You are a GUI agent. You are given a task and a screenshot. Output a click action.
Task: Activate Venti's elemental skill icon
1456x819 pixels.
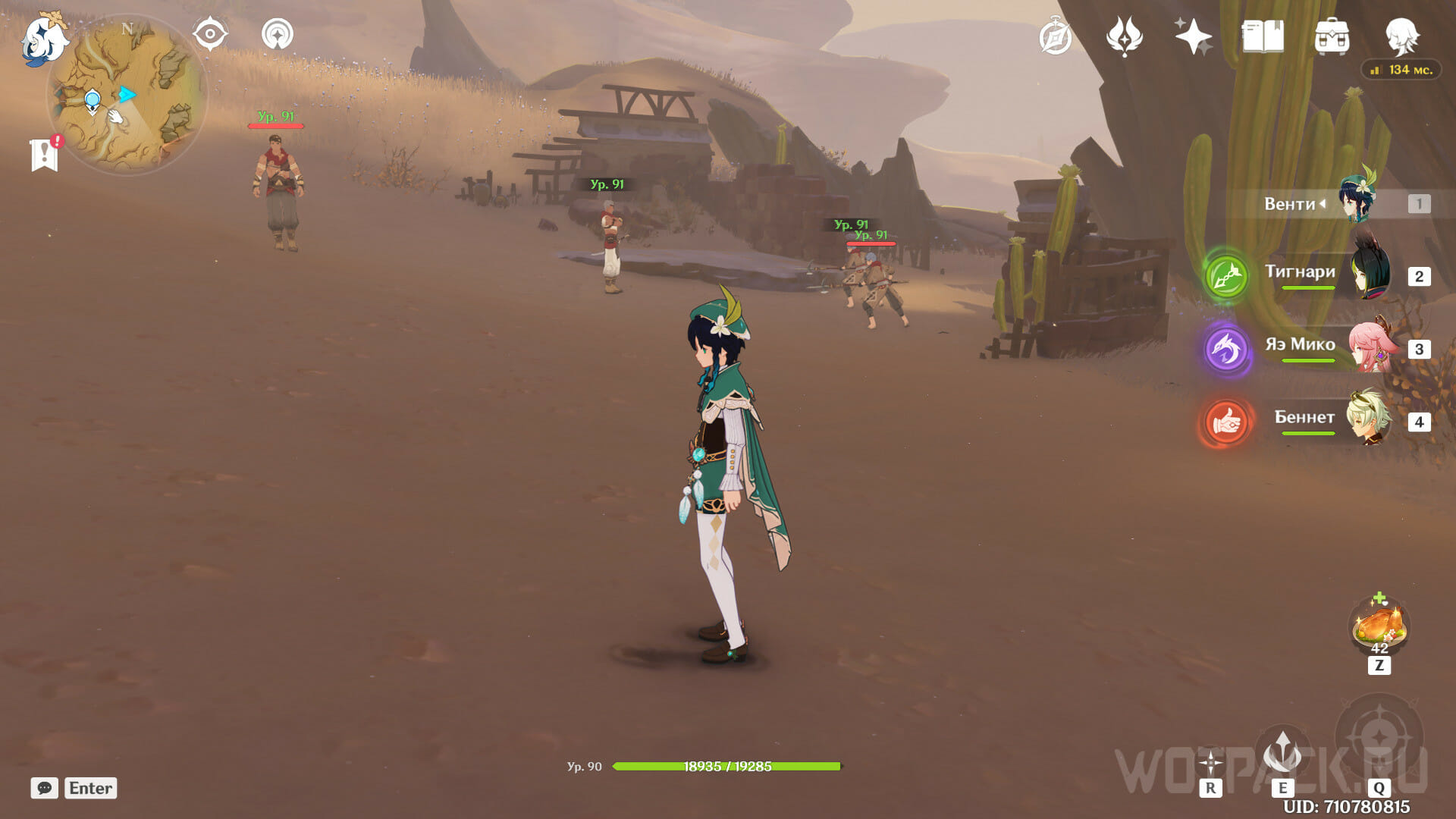pos(1282,753)
